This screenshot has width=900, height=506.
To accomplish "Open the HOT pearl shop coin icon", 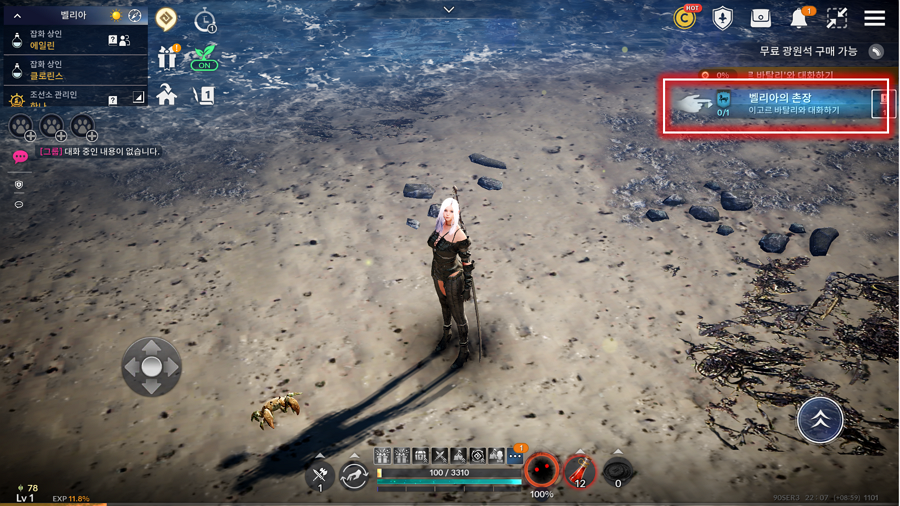I will pos(685,18).
